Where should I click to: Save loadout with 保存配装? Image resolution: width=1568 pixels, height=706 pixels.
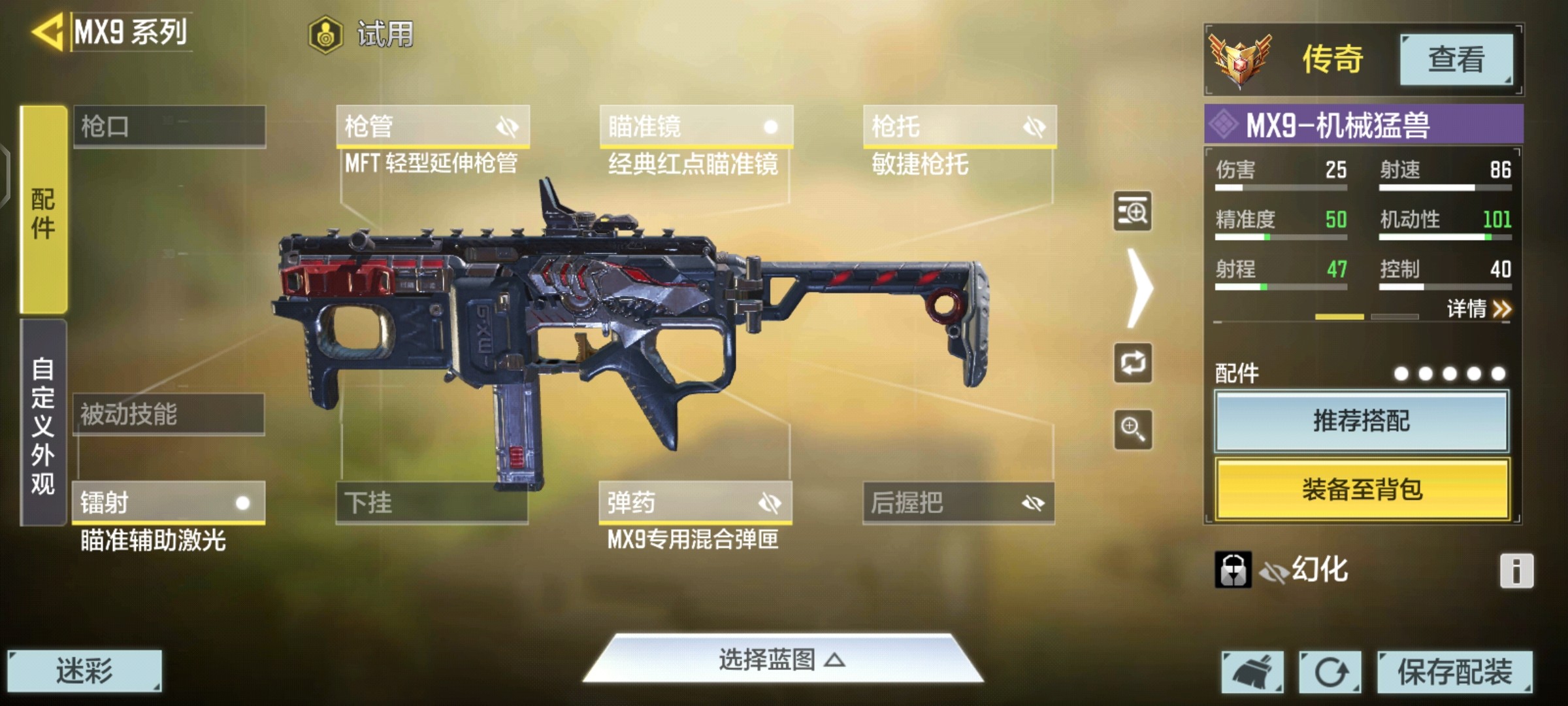1454,671
